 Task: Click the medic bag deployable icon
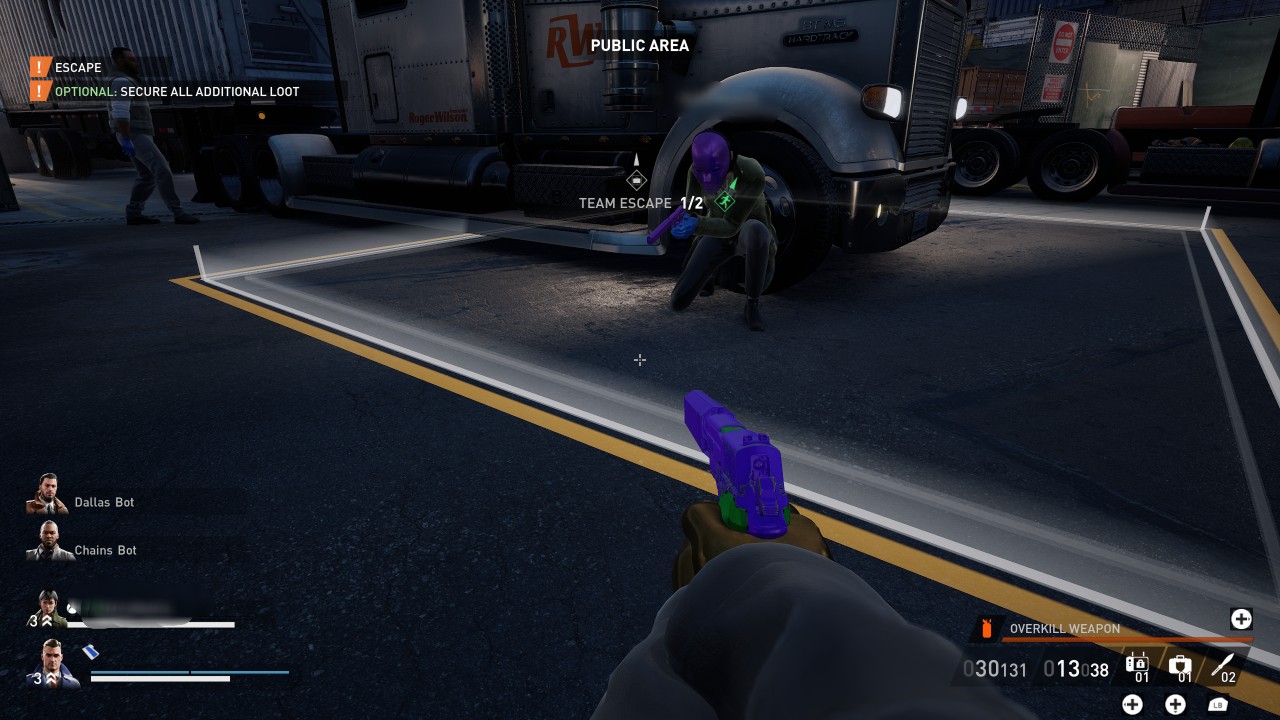[x=1180, y=664]
